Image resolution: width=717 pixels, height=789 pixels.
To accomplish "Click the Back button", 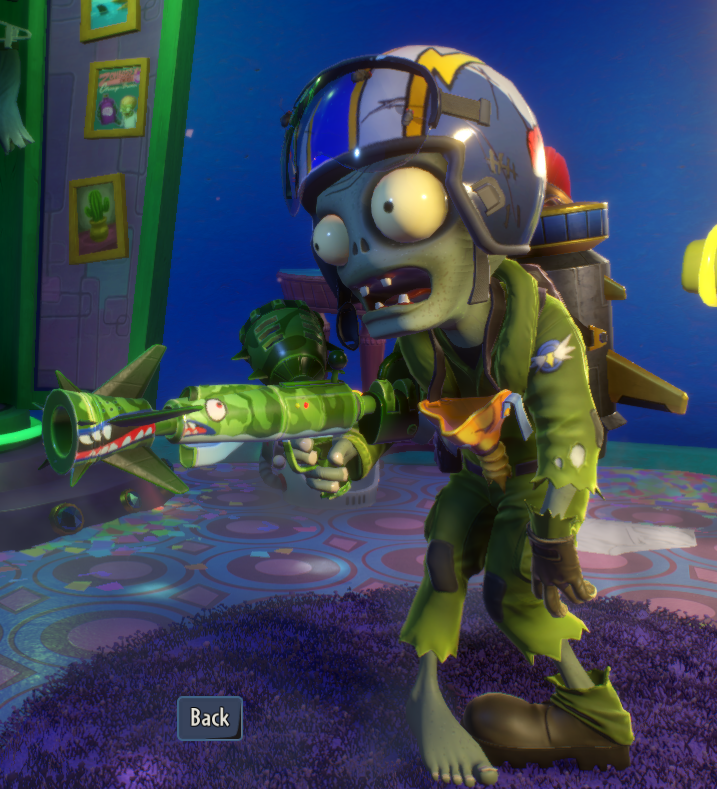I will coord(210,717).
